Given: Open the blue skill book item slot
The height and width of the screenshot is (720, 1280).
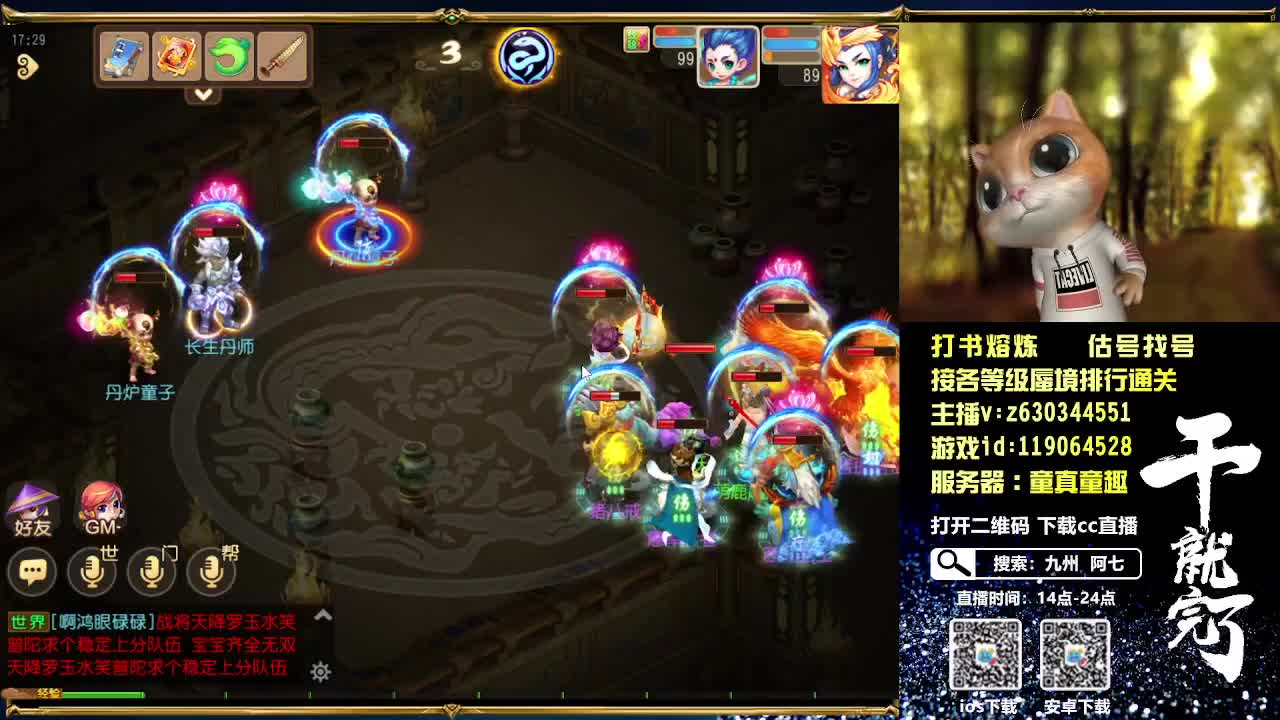Looking at the screenshot, I should [122, 58].
